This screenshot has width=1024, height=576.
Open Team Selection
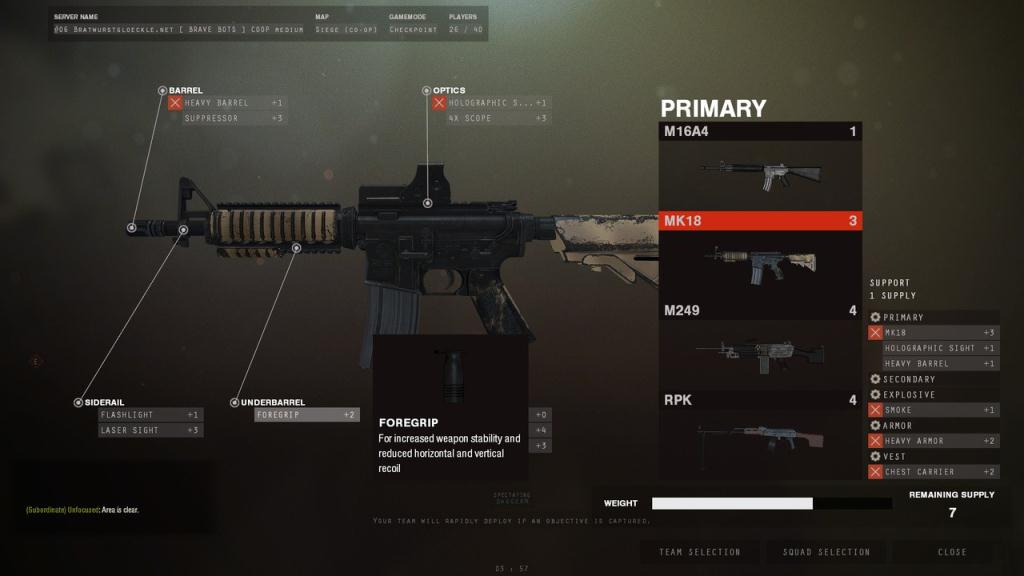(x=700, y=552)
